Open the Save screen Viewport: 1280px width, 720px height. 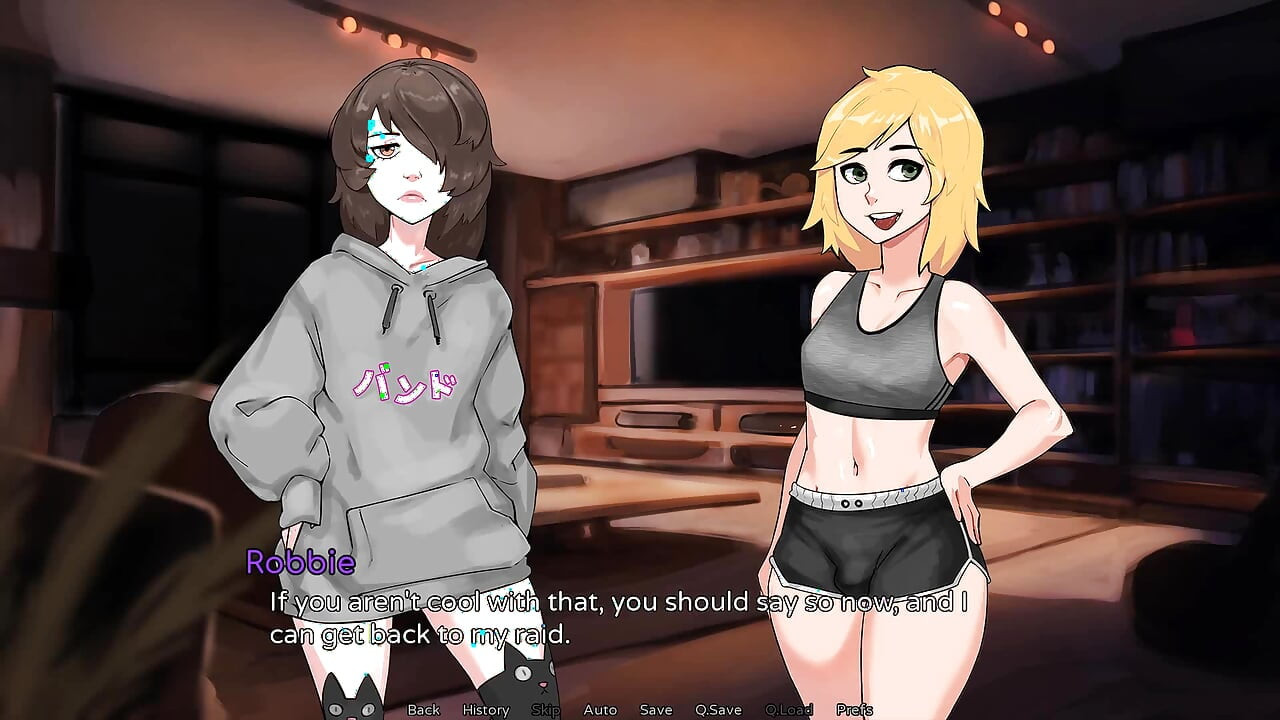655,709
